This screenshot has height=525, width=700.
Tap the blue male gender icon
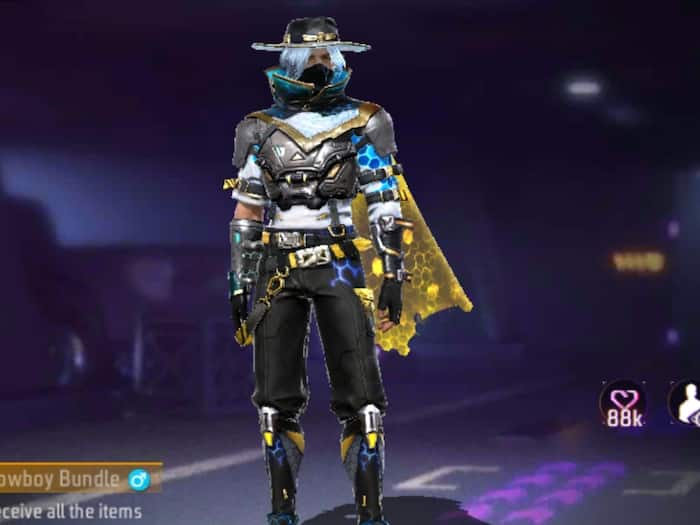[139, 479]
